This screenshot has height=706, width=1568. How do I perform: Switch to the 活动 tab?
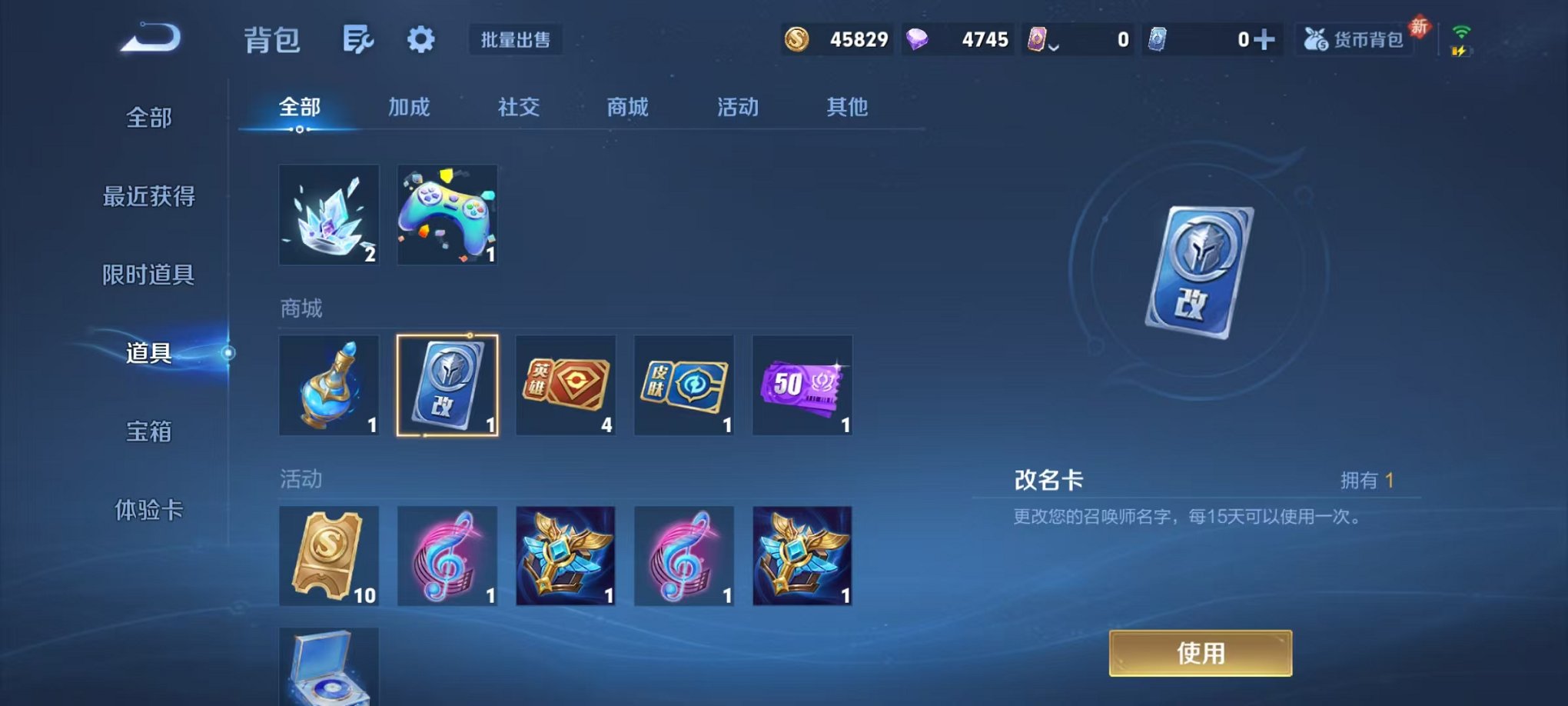coord(736,108)
